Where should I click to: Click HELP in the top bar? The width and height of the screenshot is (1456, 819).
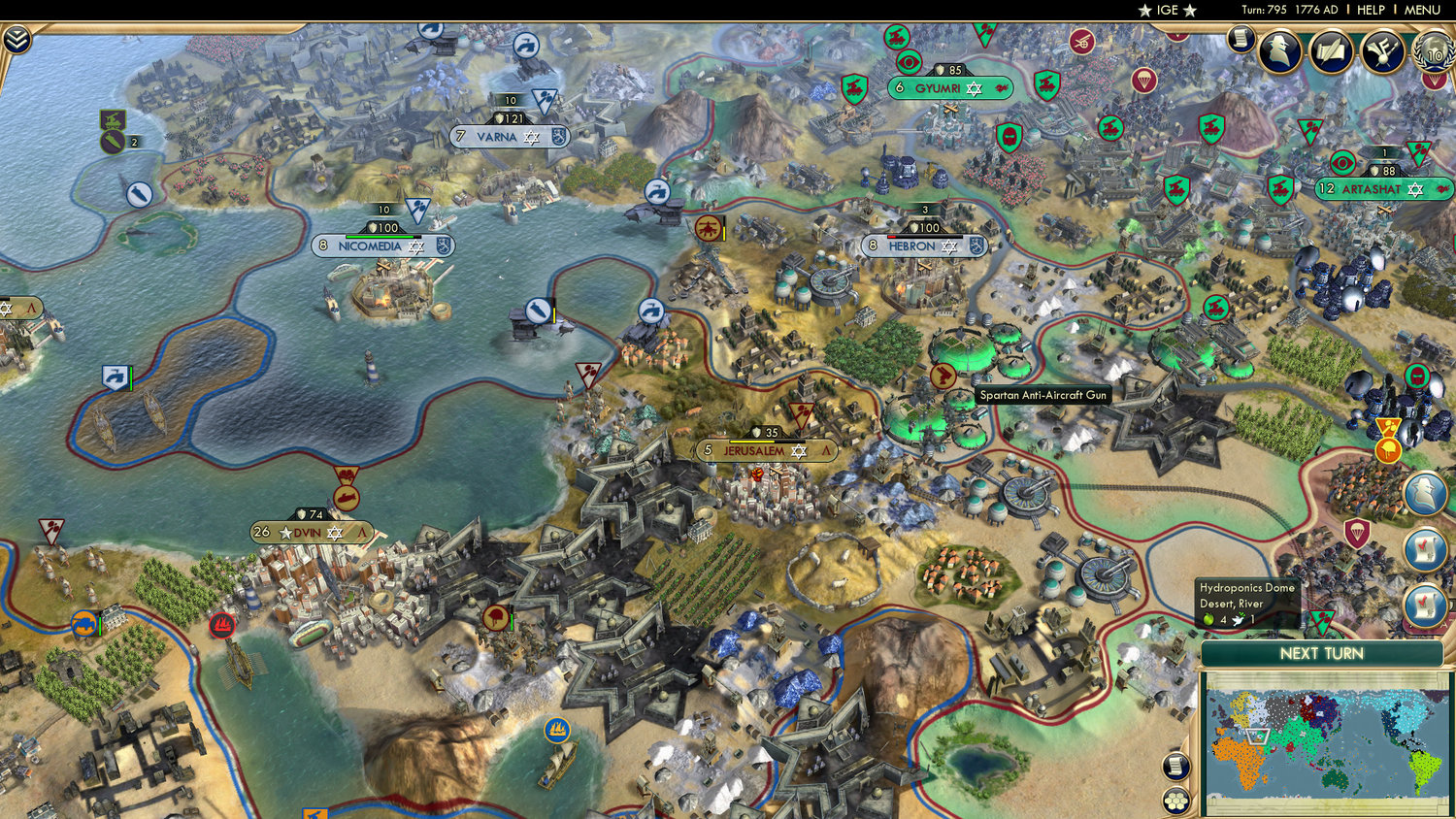click(1373, 10)
